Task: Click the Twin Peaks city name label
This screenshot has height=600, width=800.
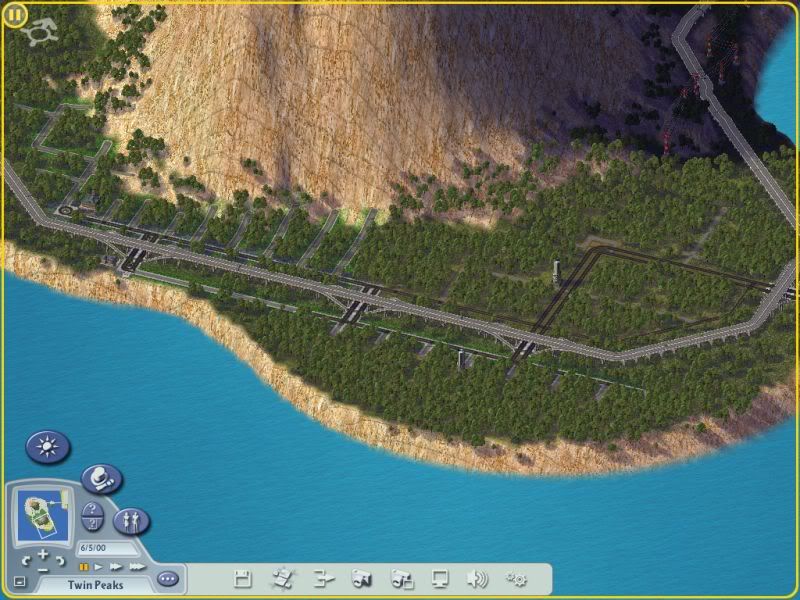Action: (x=96, y=584)
